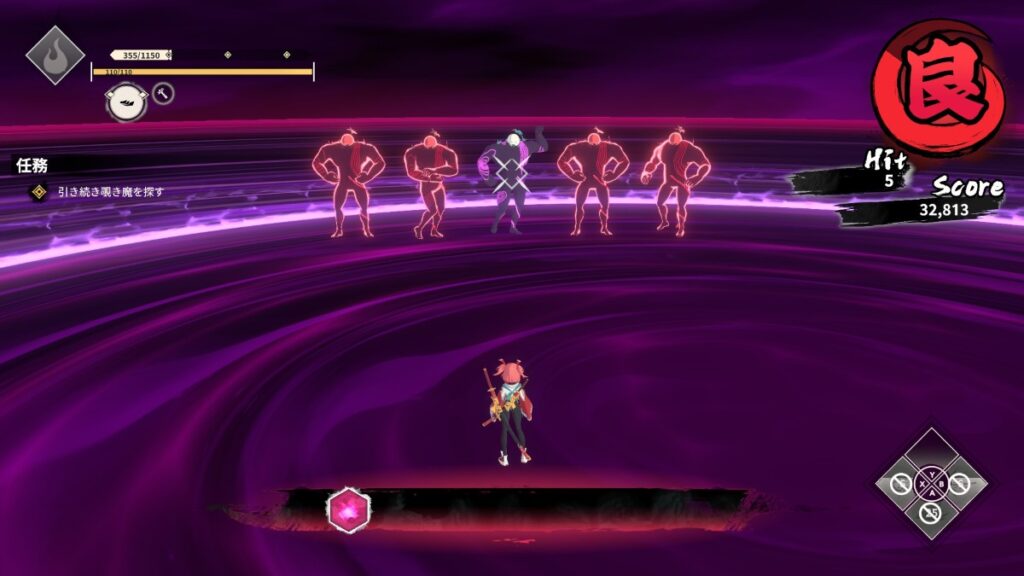Image resolution: width=1024 pixels, height=576 pixels.
Task: Click the flame diamond icon
Action: pyautogui.click(x=54, y=54)
